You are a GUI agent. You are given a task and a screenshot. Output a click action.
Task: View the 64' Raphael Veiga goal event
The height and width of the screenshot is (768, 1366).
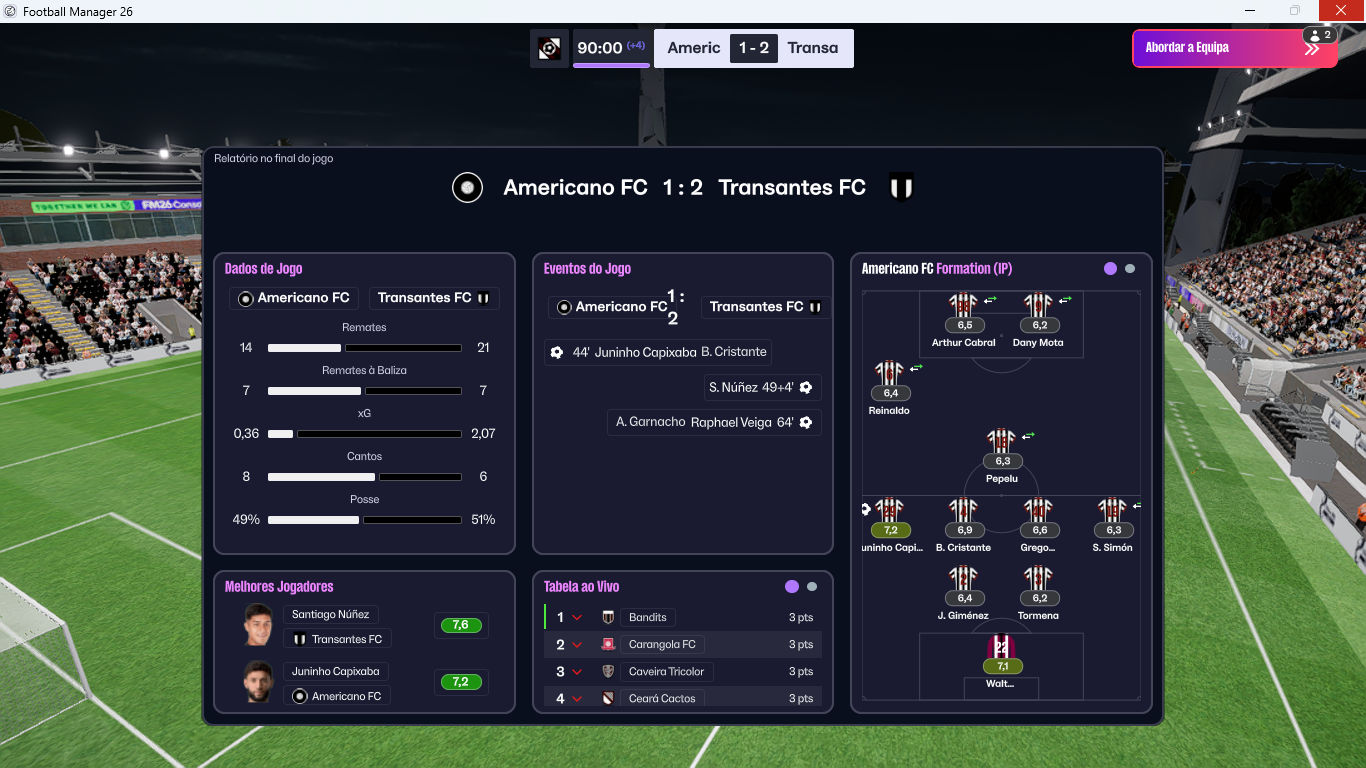click(714, 422)
